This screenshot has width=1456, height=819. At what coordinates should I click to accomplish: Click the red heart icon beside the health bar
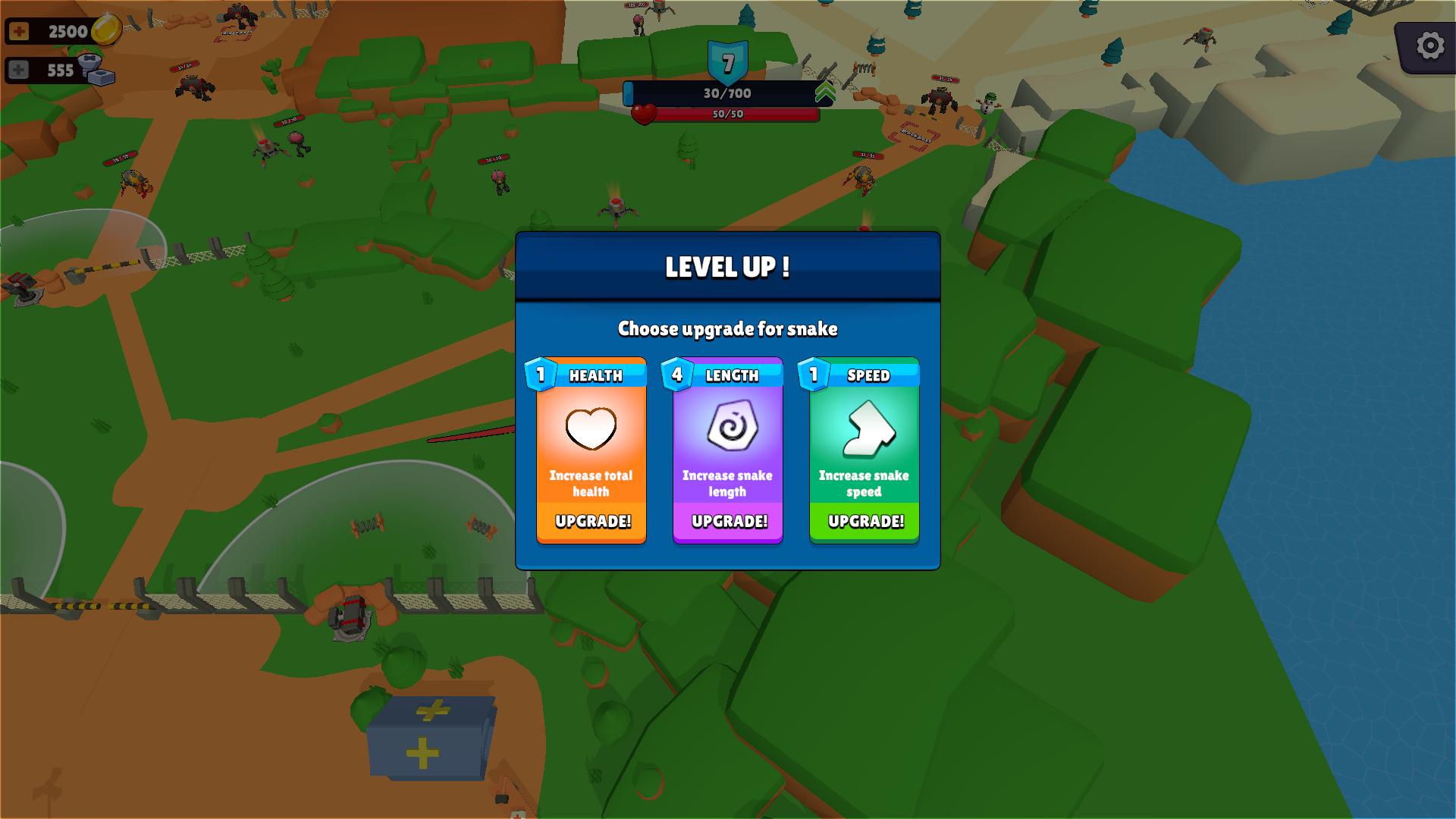click(x=644, y=112)
